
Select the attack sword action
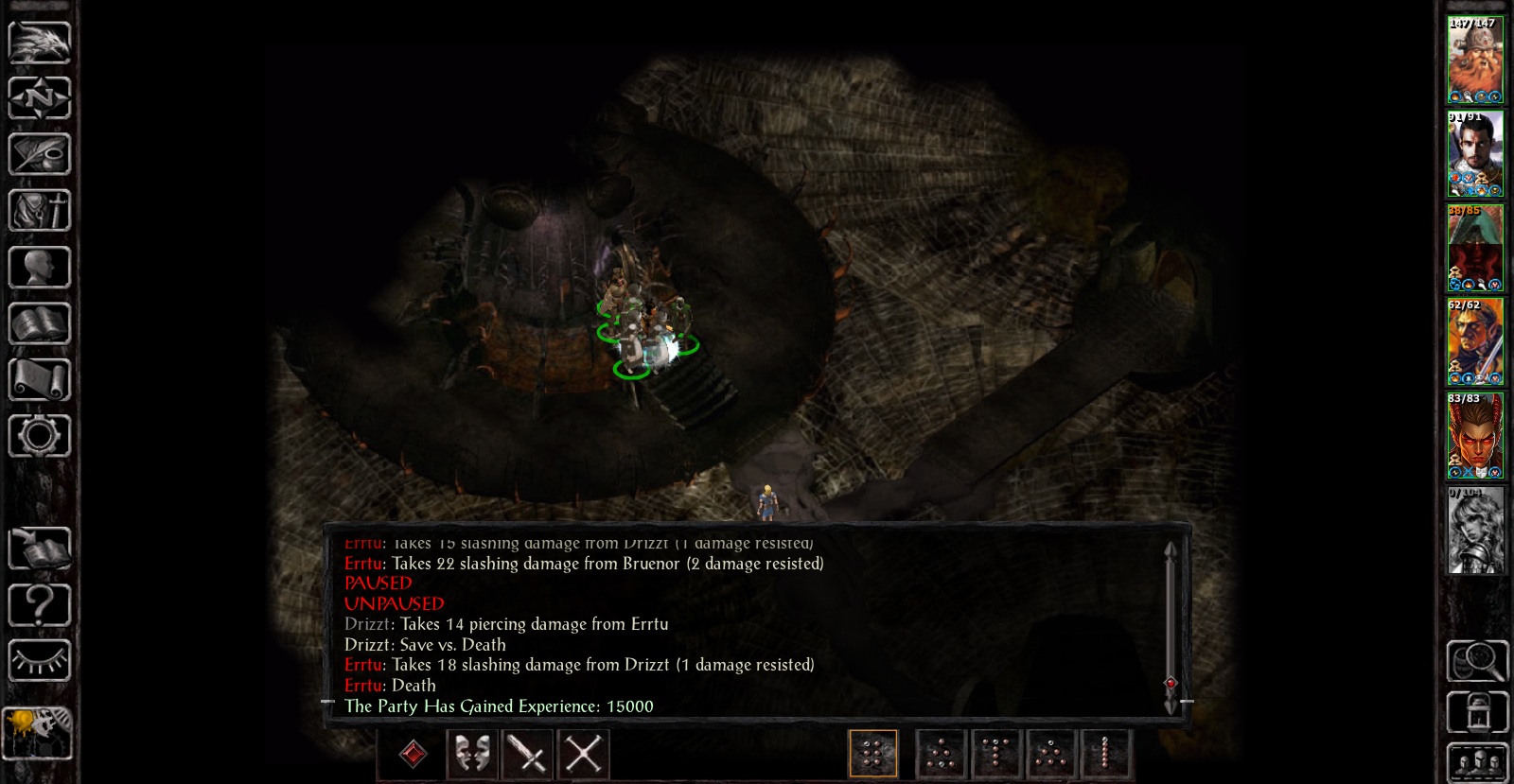pyautogui.click(x=527, y=754)
